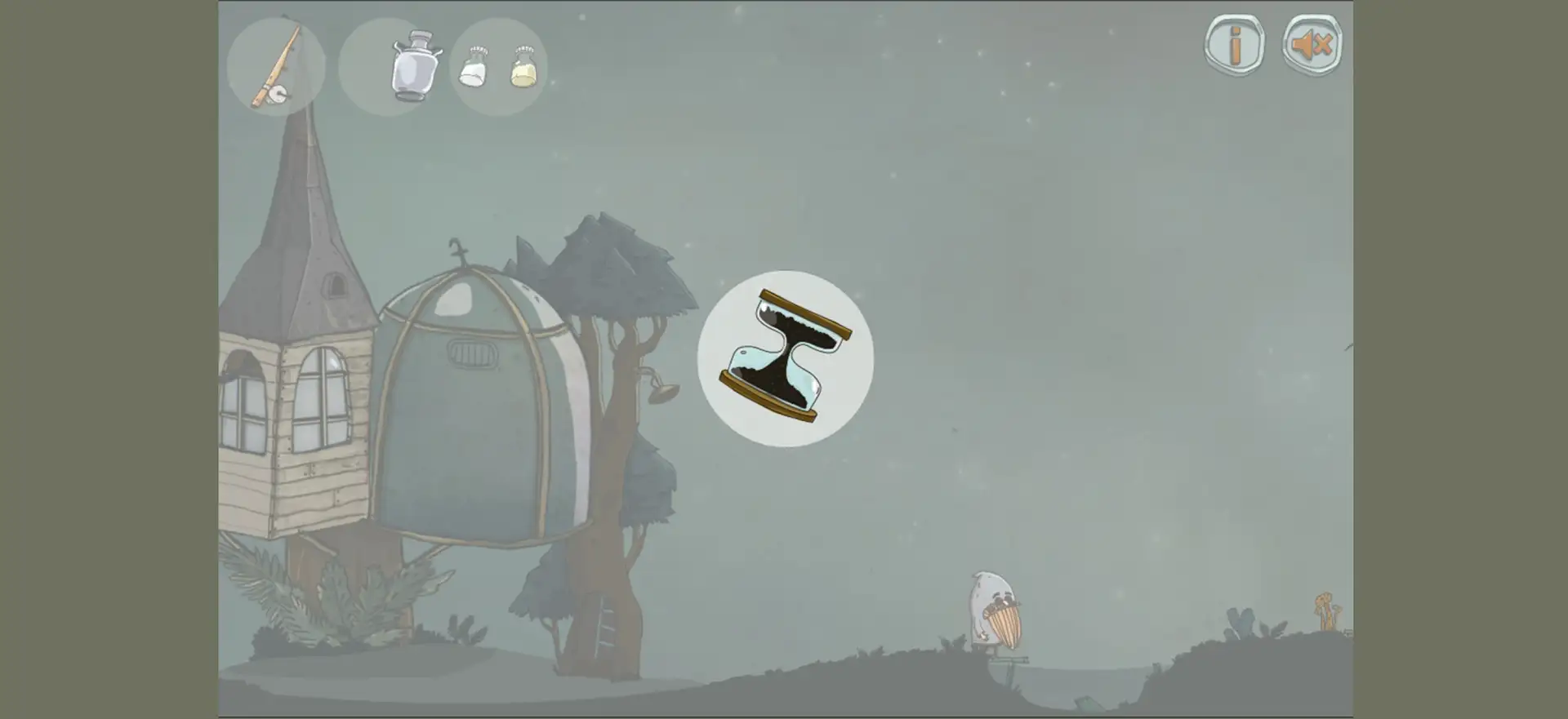Pick the large silver jug from inventory
The width and height of the screenshot is (1568, 719).
click(416, 66)
